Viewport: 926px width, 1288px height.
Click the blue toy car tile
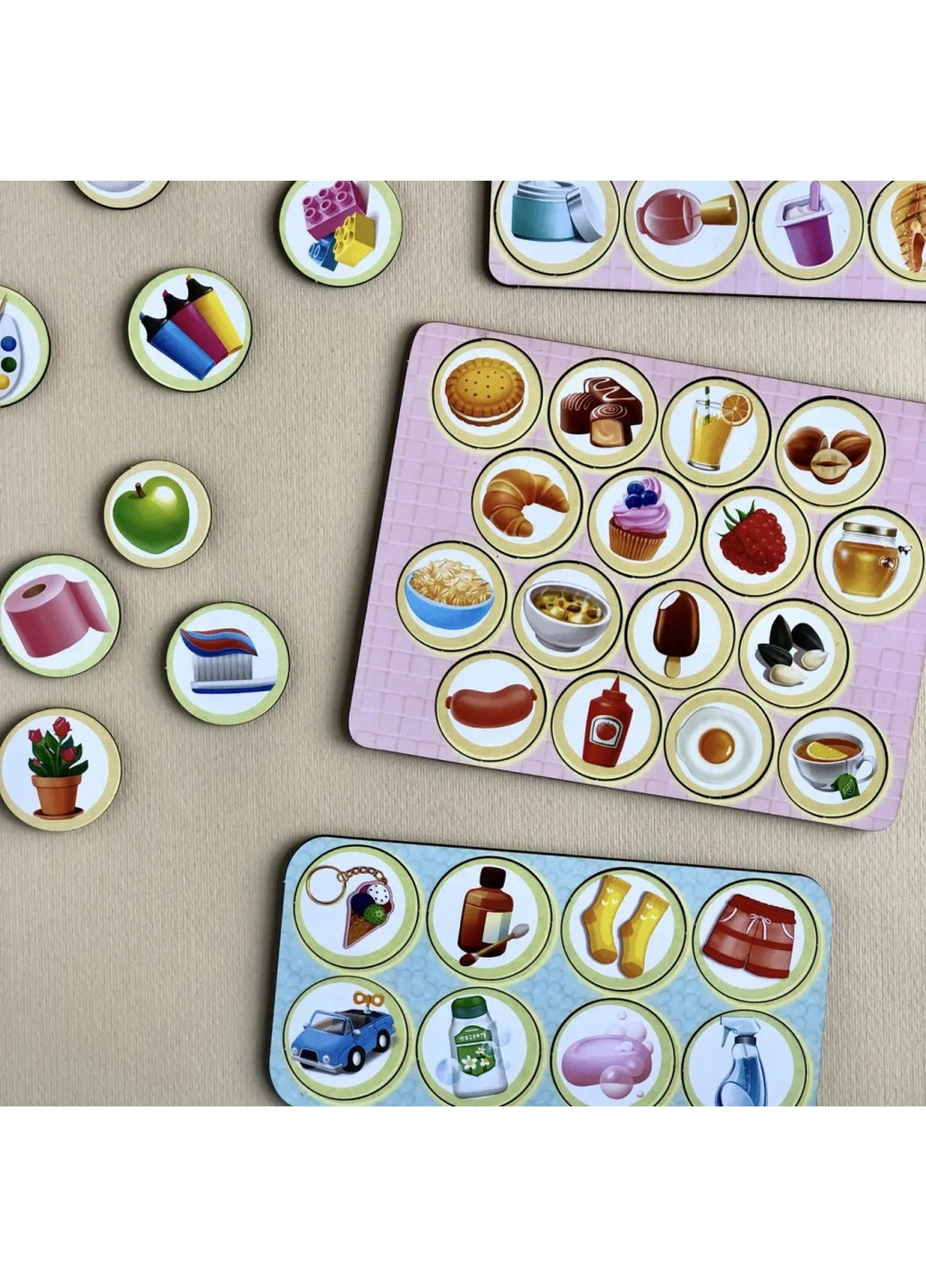click(342, 1039)
